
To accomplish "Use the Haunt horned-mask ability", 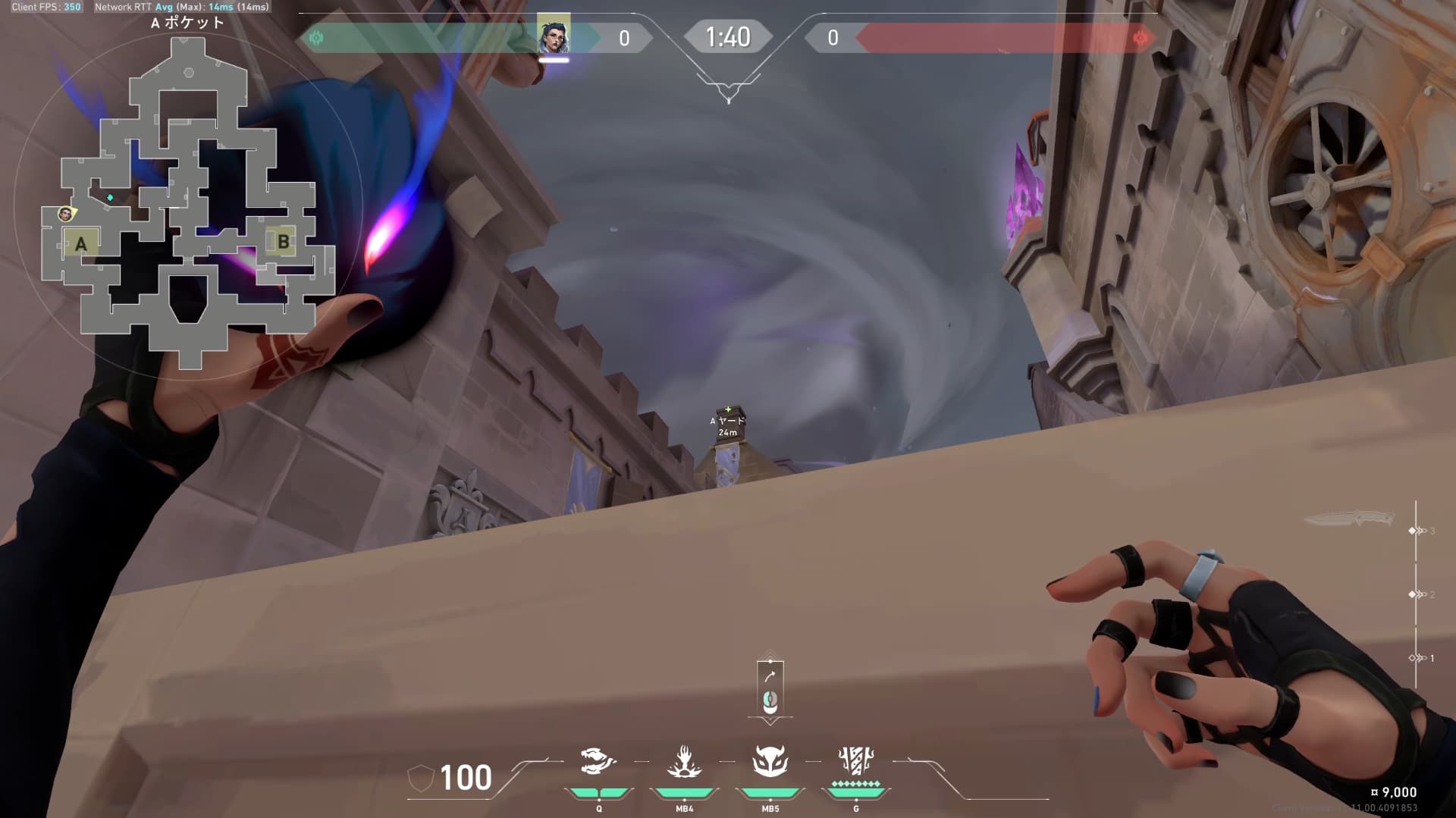I will [770, 761].
